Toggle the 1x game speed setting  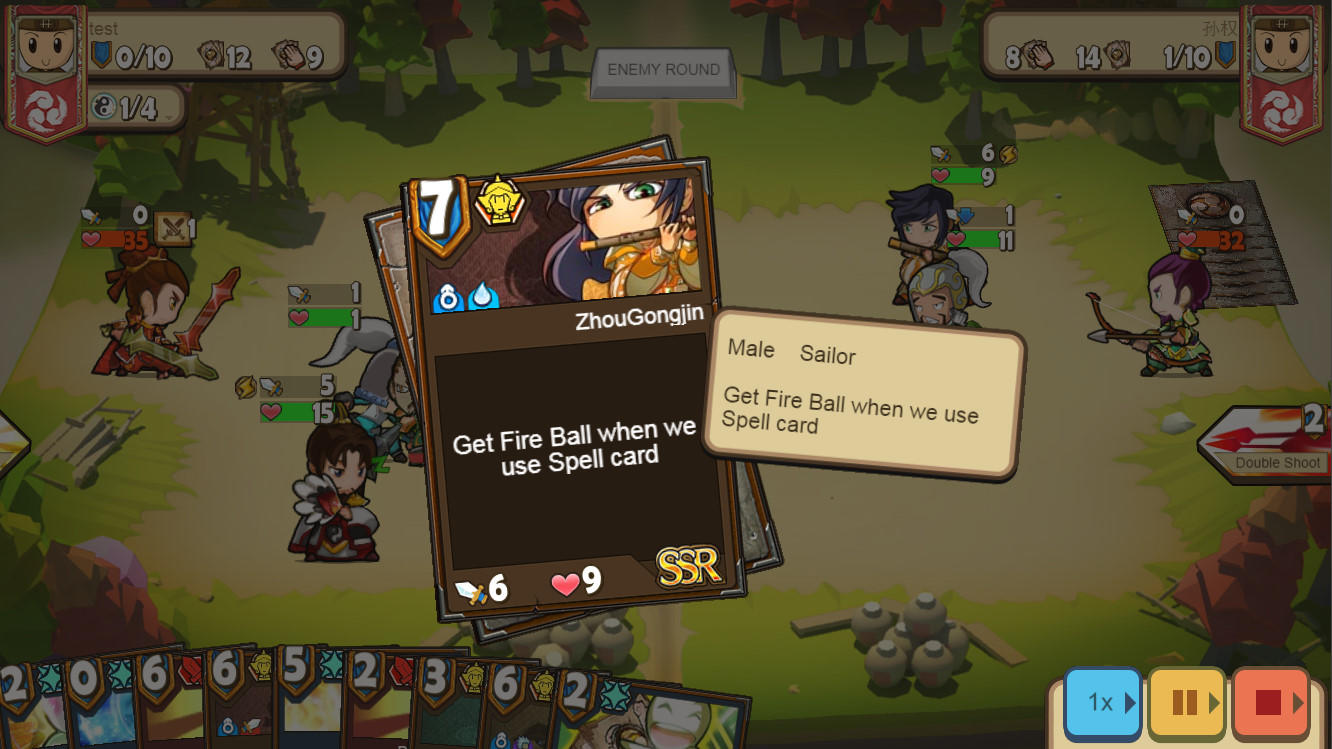tap(1103, 703)
